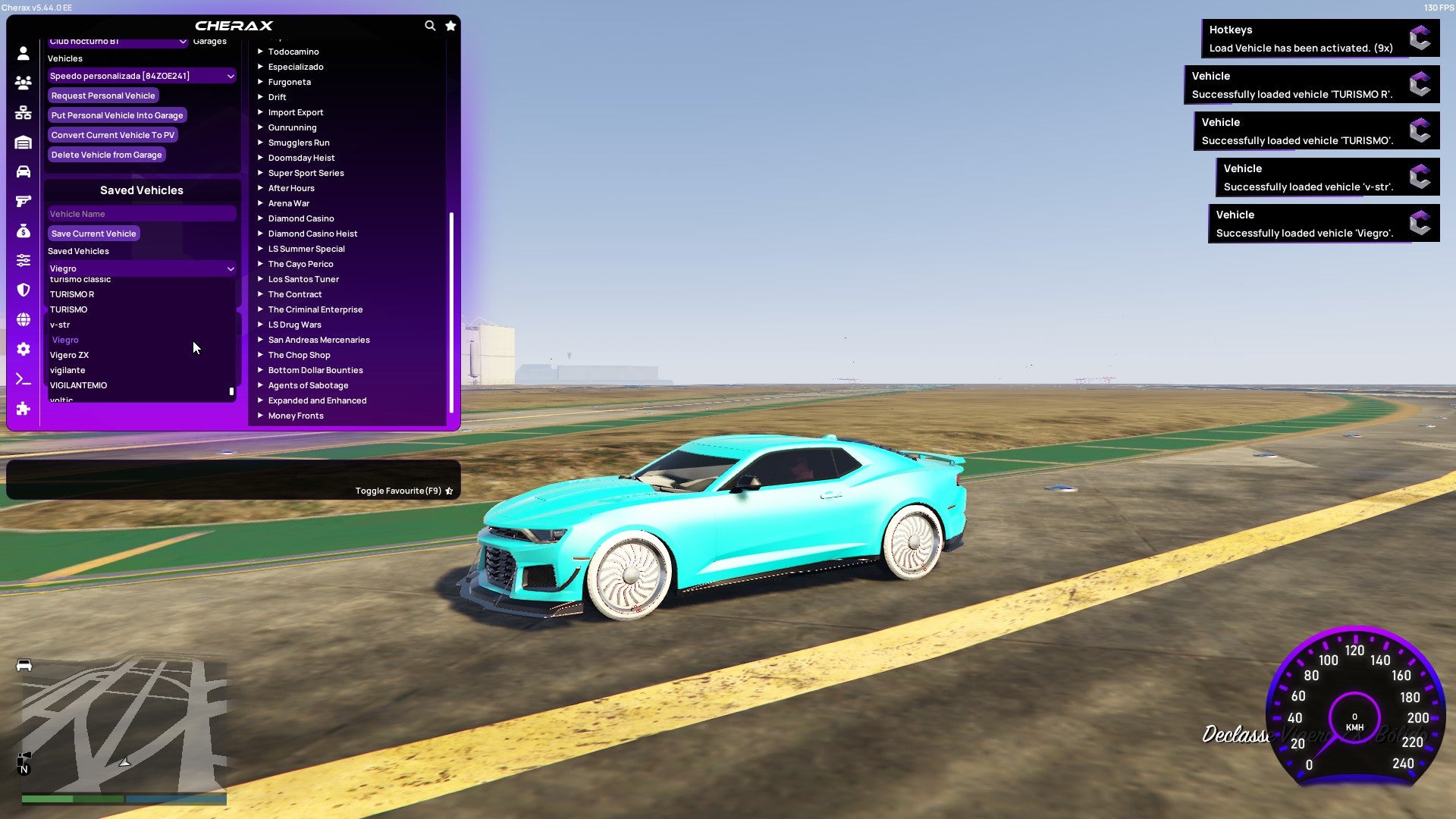Open the Speedo personalizada vehicle dropdown
This screenshot has width=1456, height=819.
tap(141, 76)
